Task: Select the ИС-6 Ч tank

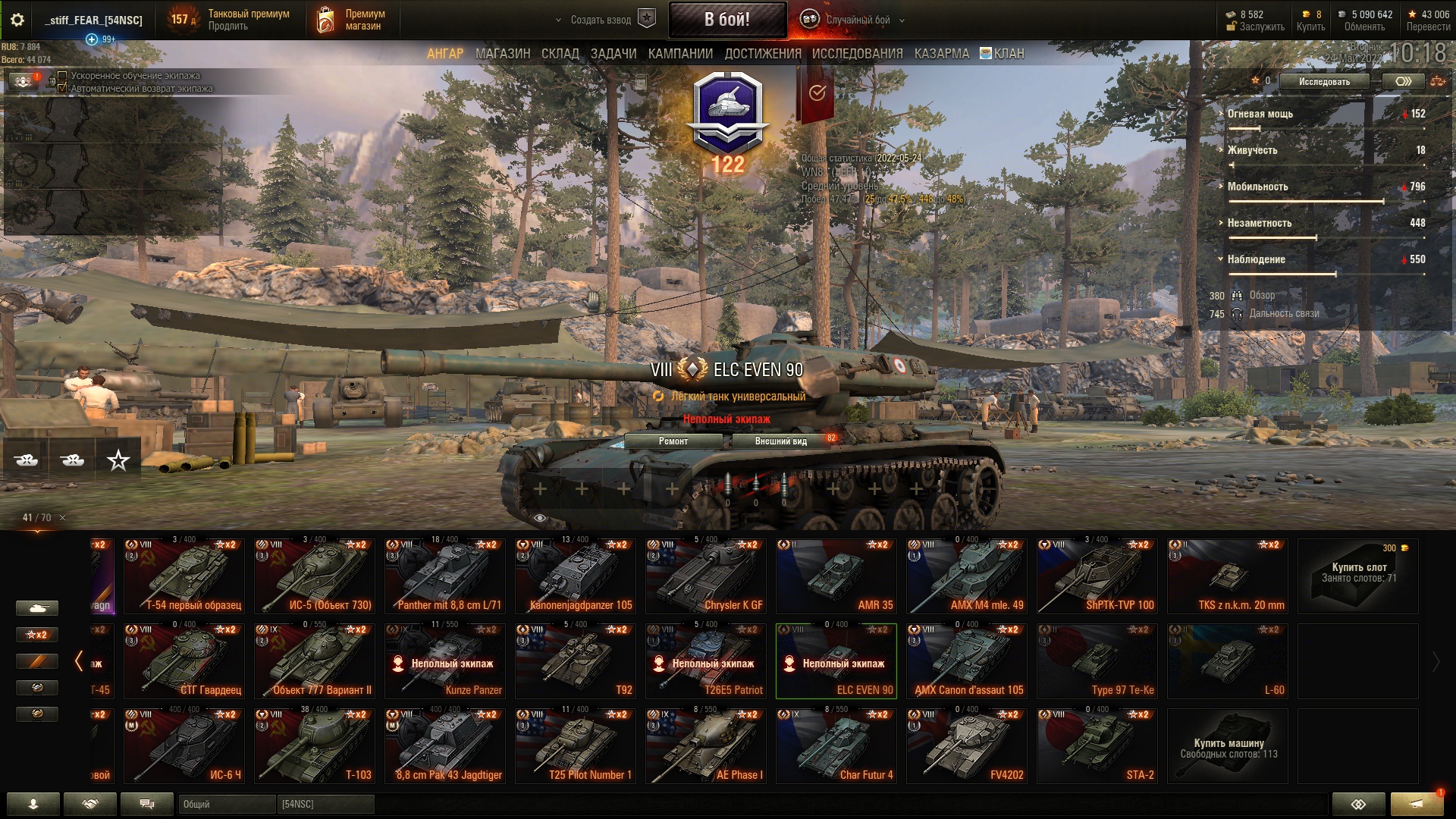Action: [184, 746]
